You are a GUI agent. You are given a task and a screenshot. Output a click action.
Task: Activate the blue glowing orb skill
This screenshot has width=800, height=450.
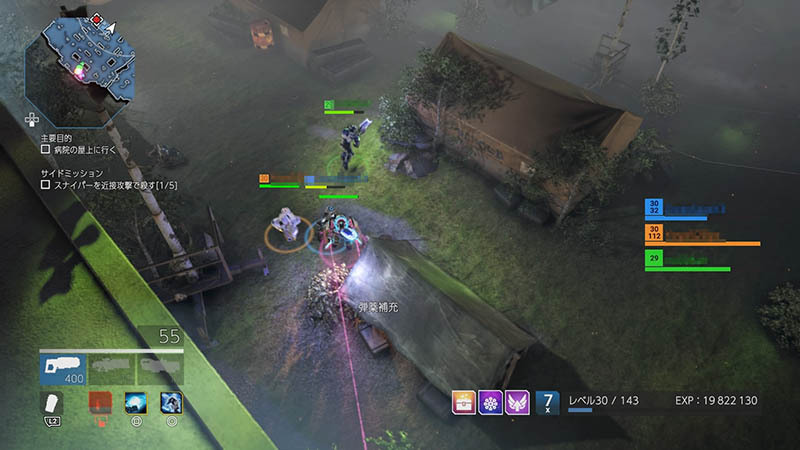[x=135, y=402]
